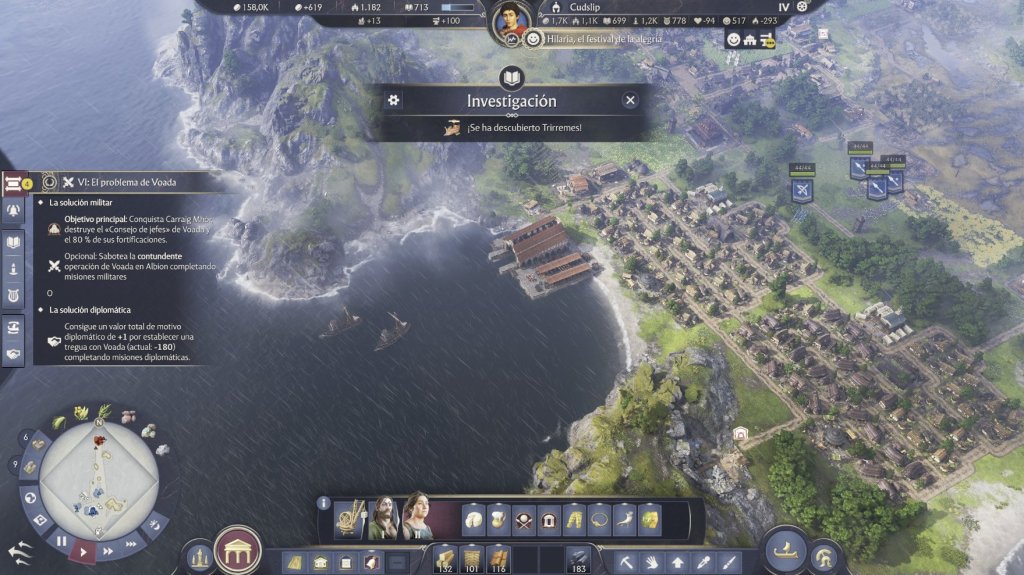Set game speed to double fast-forward
Screen dimensions: 1024x575
(x=106, y=549)
